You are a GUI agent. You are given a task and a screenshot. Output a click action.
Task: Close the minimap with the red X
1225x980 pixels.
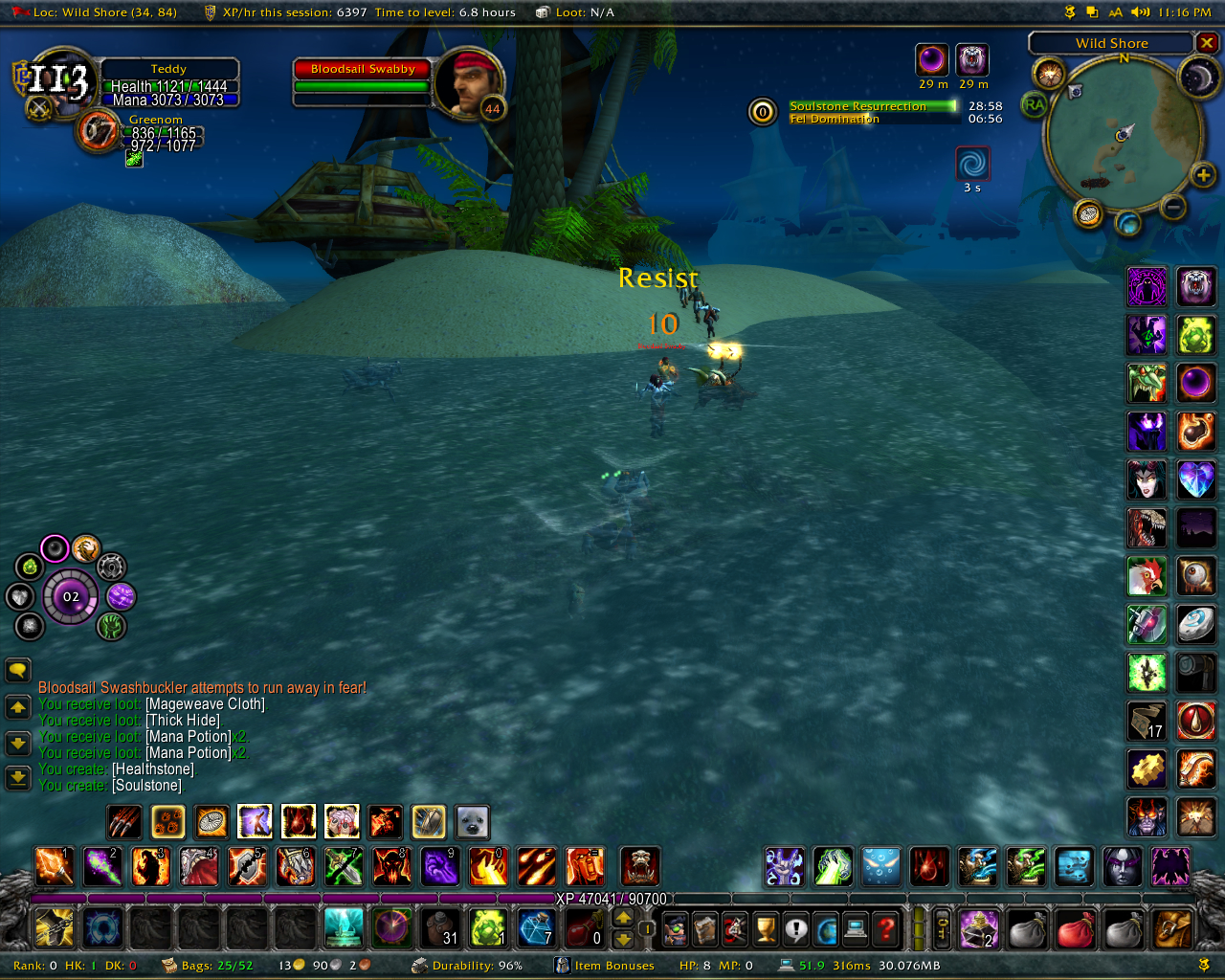1207,43
